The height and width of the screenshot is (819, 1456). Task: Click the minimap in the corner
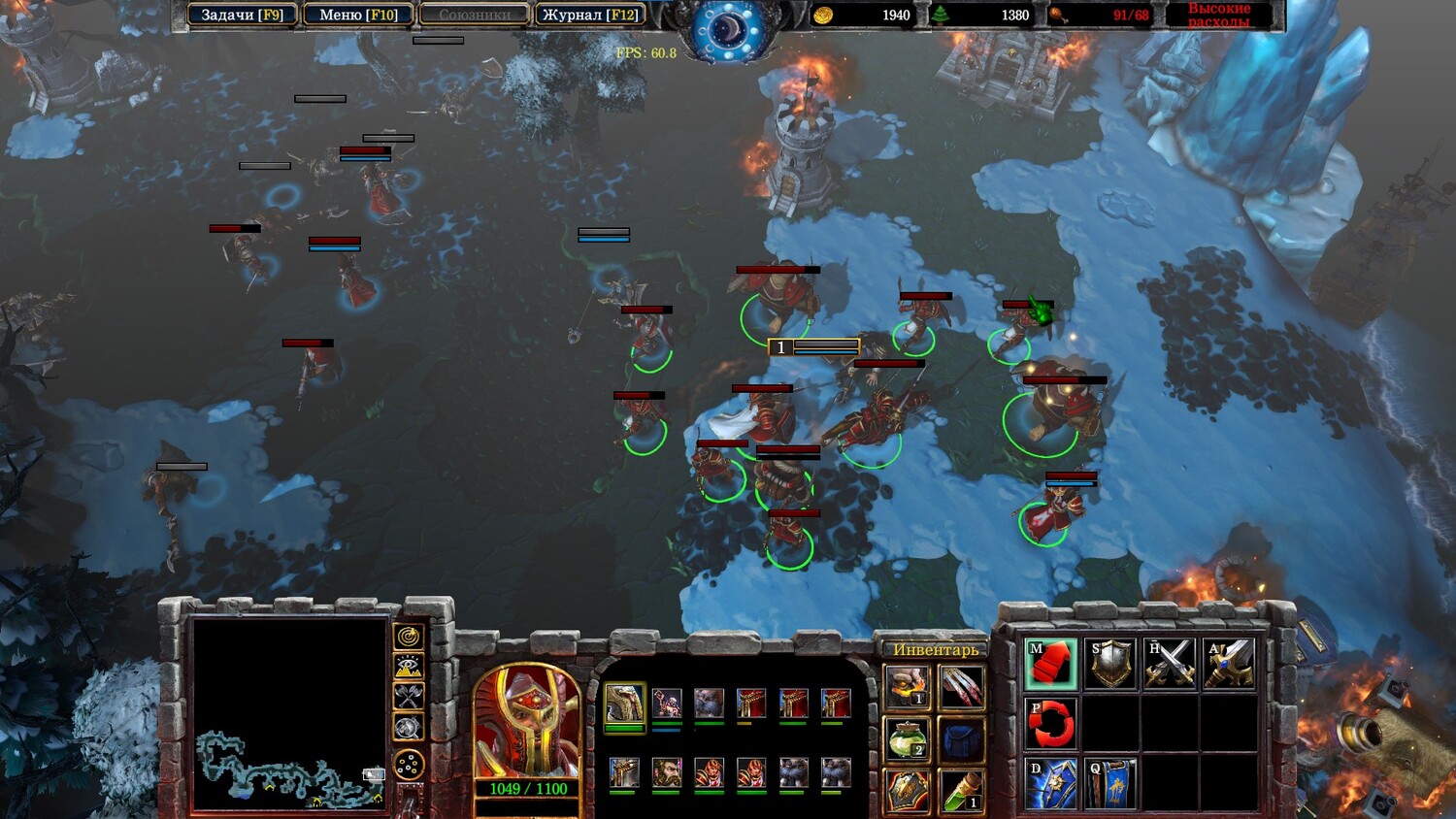pos(289,712)
